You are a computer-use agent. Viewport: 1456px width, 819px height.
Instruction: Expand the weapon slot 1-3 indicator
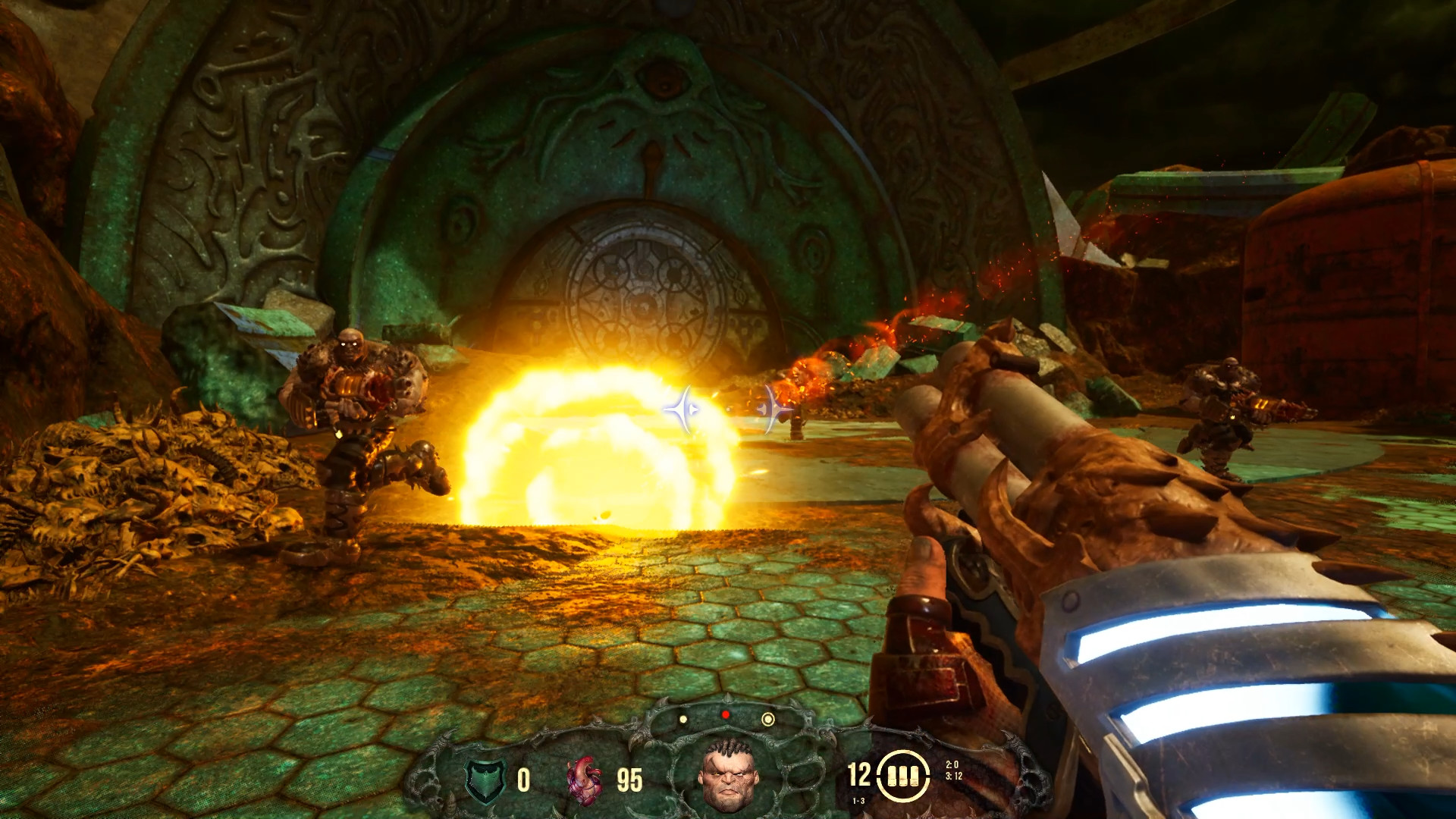point(857,799)
